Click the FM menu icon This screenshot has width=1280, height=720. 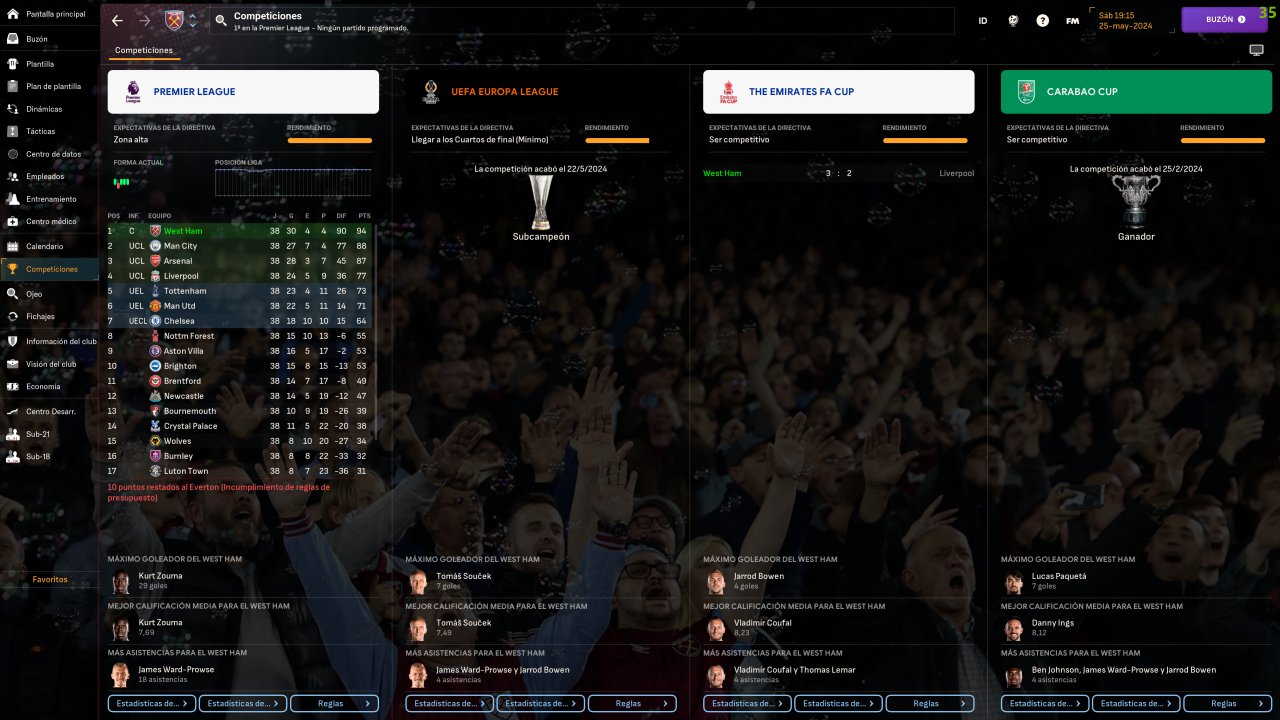(1072, 20)
